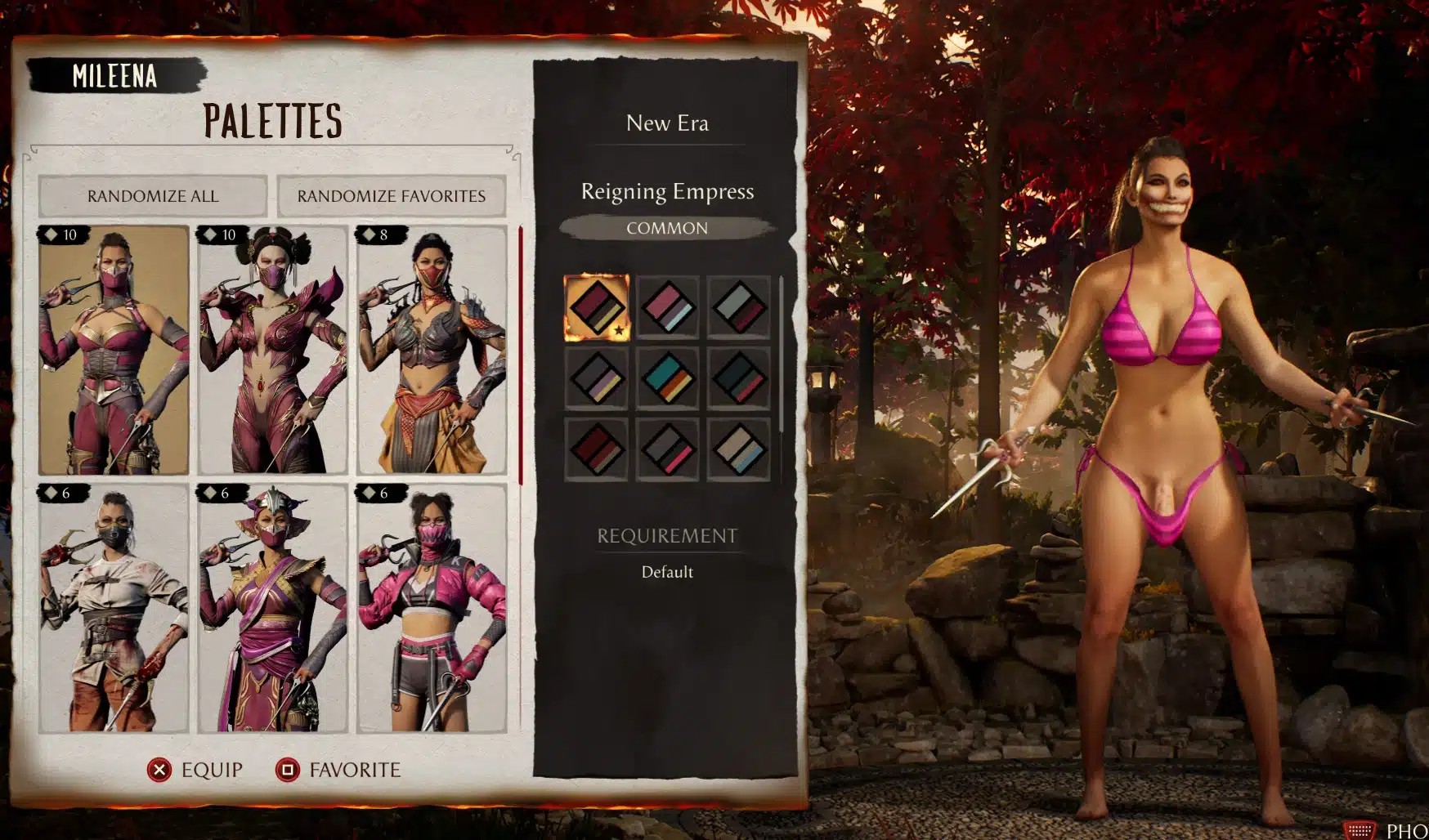Viewport: 1429px width, 840px height.
Task: Pick the white bloodied straitjacket skin
Action: coord(114,609)
